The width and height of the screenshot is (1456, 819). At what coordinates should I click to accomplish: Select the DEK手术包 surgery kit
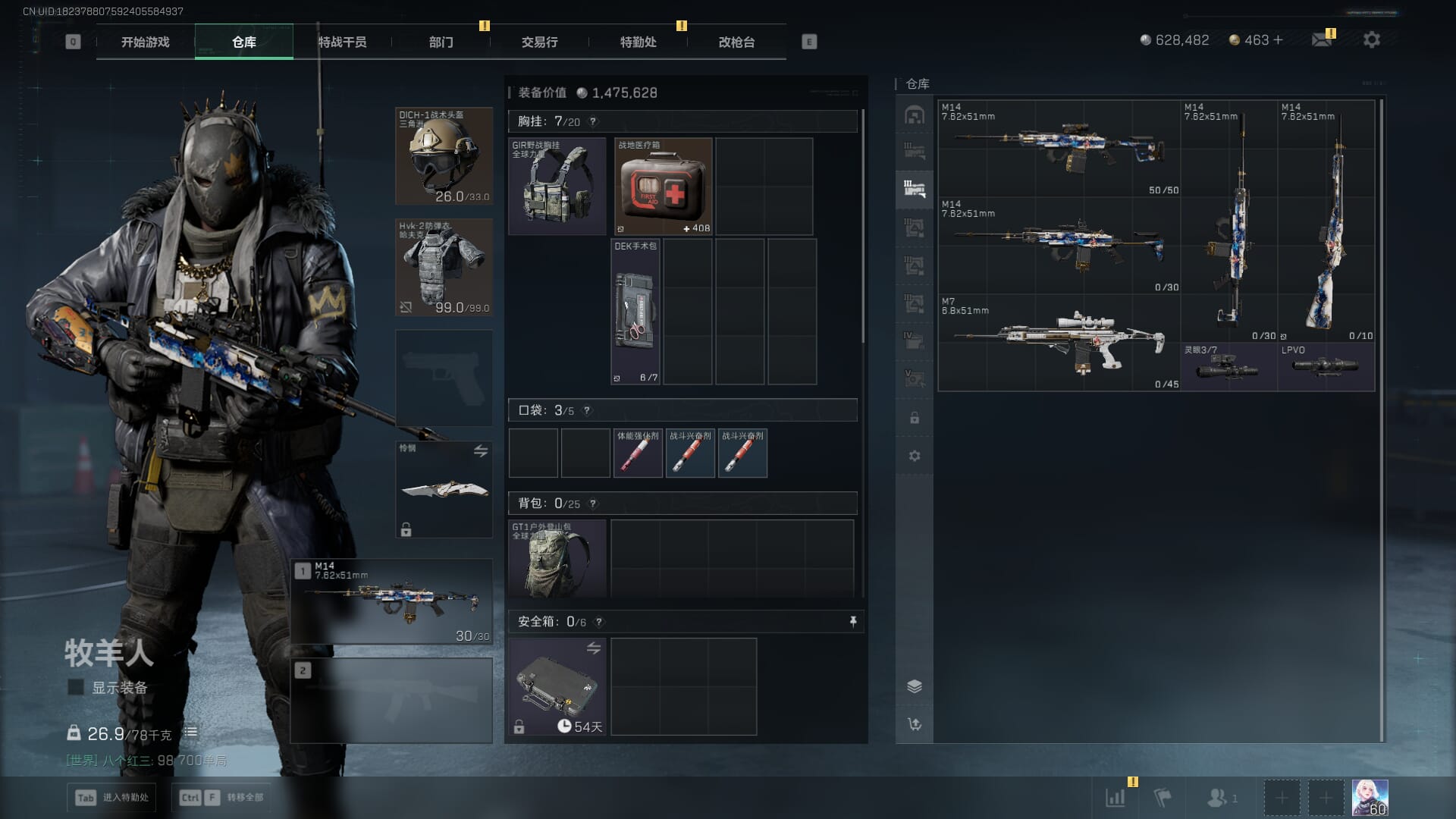point(636,312)
